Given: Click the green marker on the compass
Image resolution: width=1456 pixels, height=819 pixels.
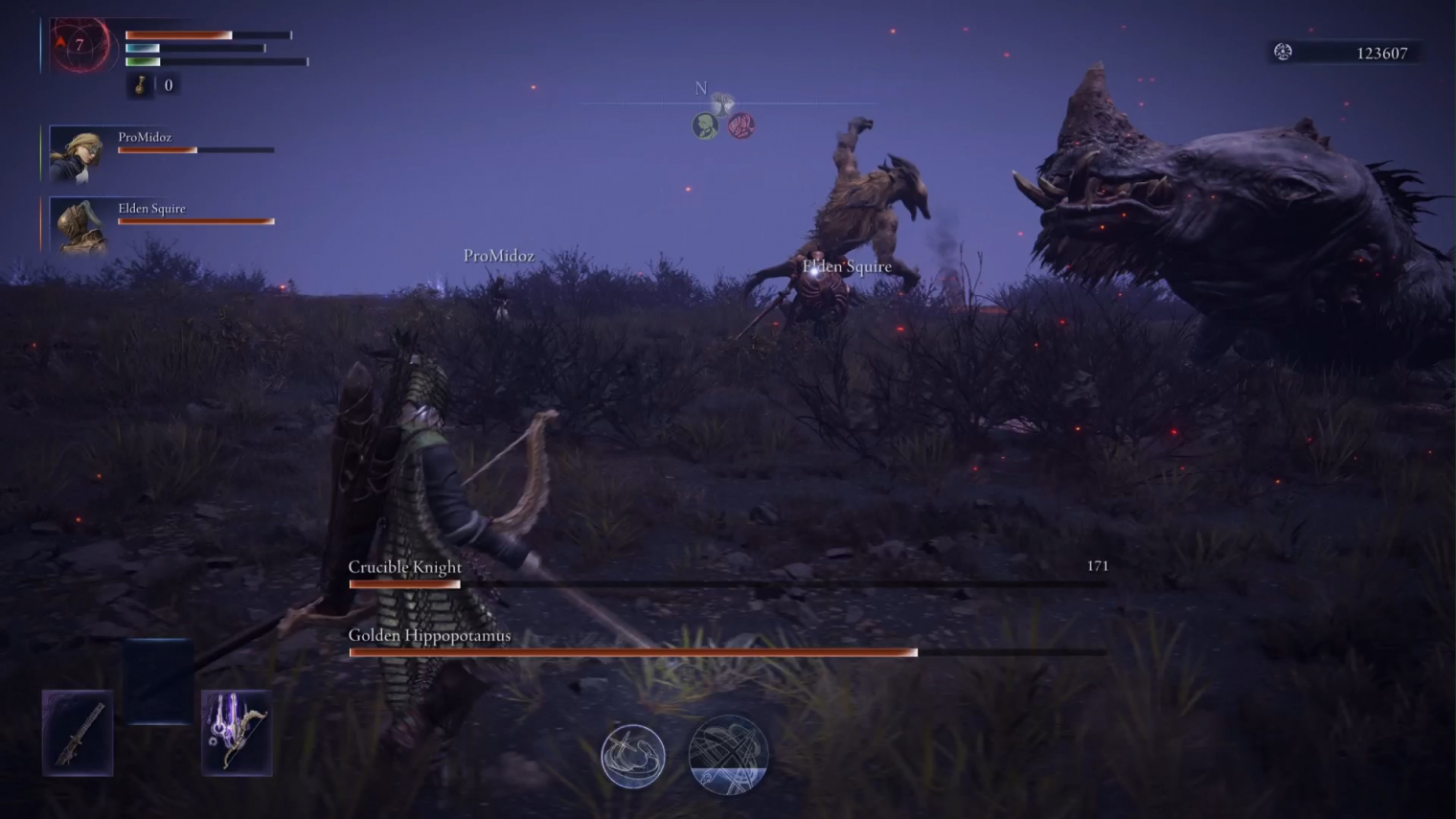Looking at the screenshot, I should [705, 125].
